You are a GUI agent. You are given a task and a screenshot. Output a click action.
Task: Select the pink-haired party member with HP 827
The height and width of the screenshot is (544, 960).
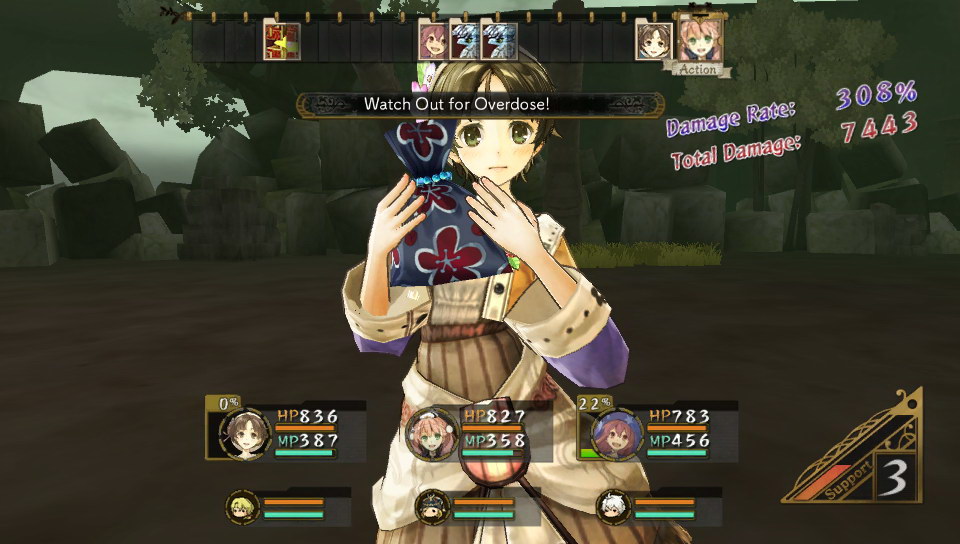point(431,433)
